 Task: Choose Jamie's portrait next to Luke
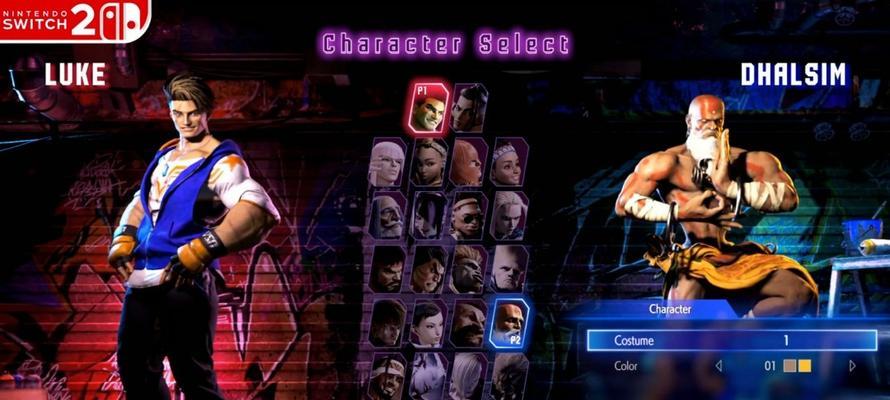[467, 108]
